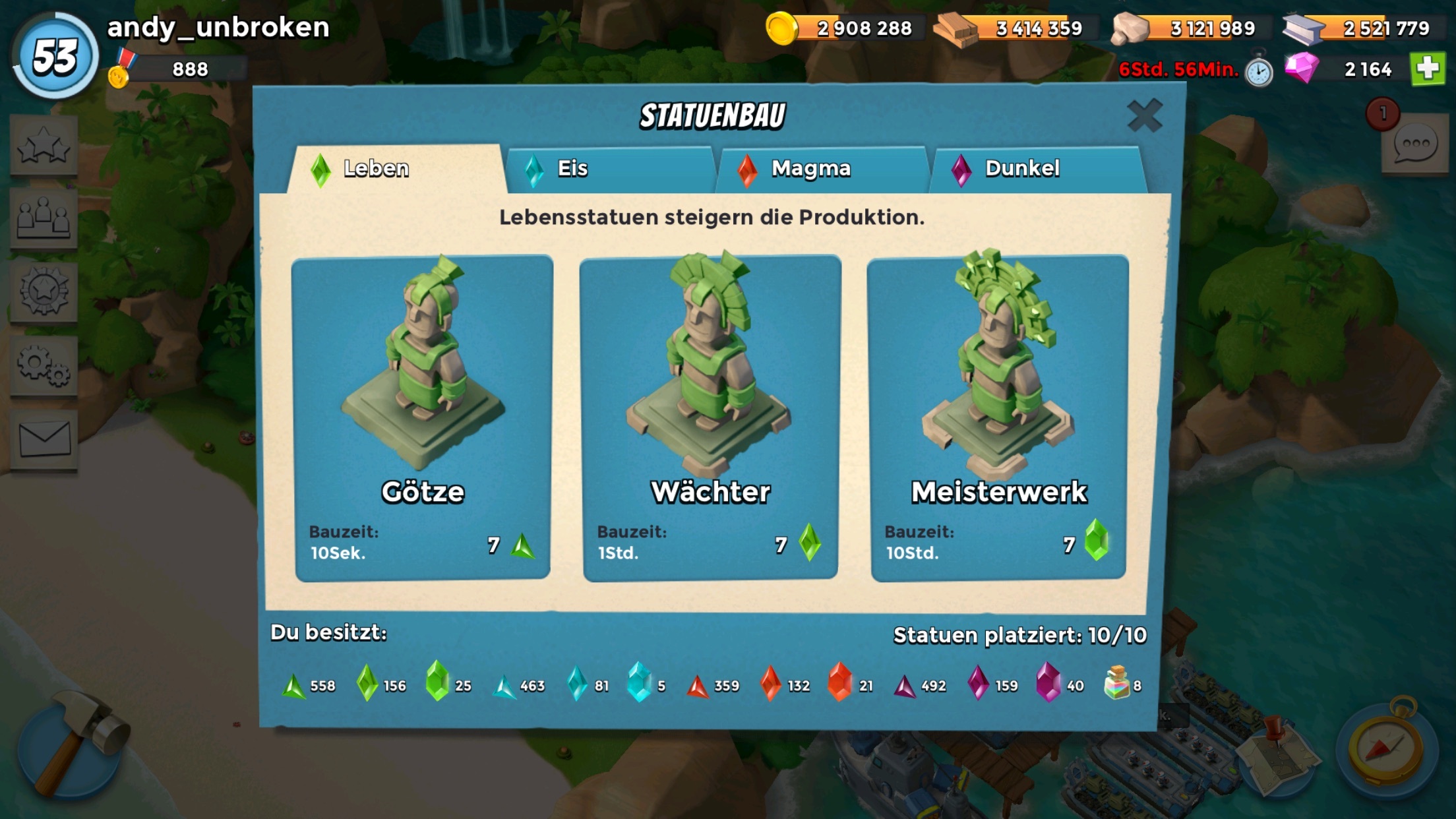Select the Meisterwerk statue card
This screenshot has height=819, width=1456.
(998, 418)
